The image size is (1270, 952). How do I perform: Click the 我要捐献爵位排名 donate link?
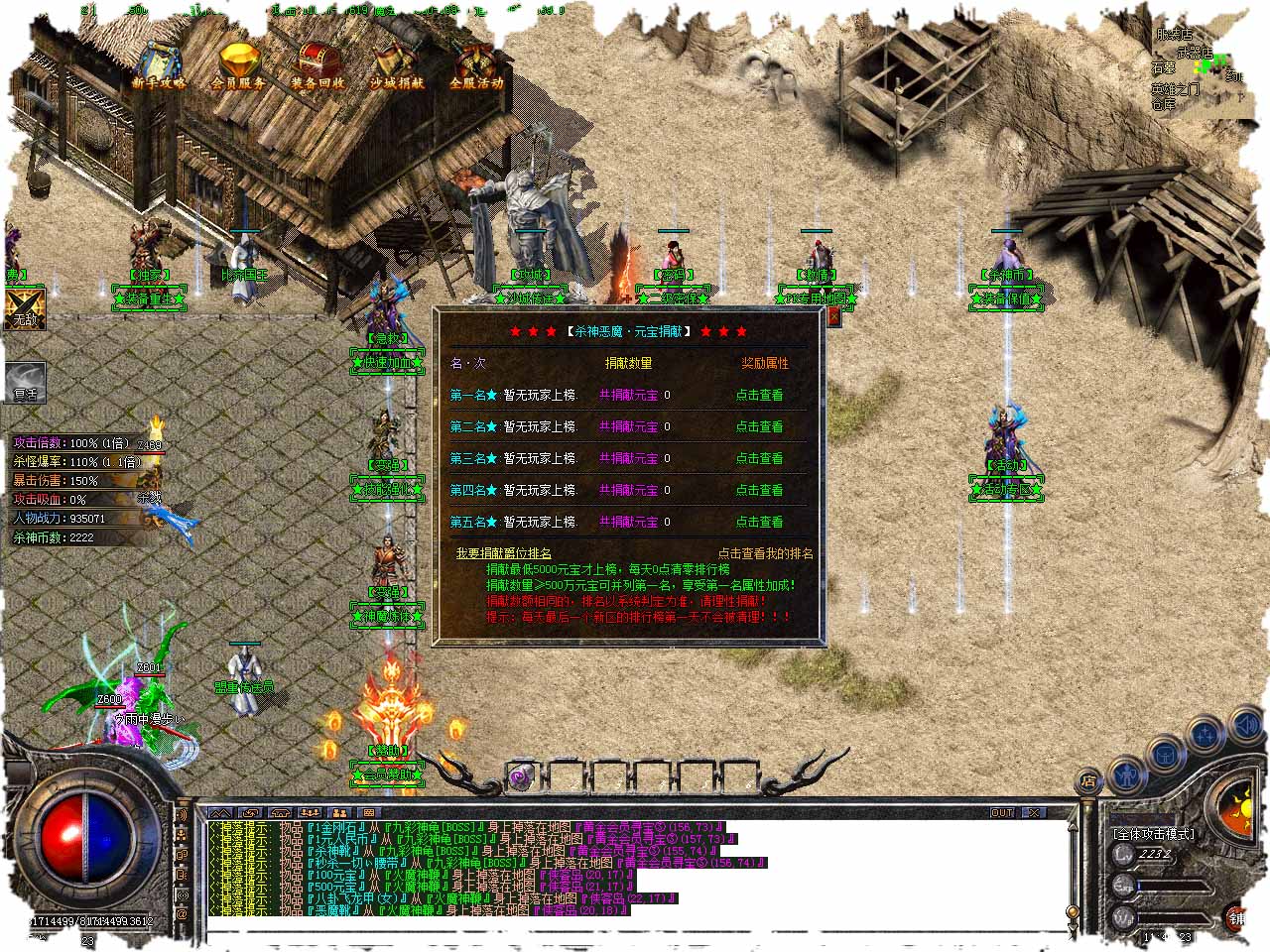503,553
